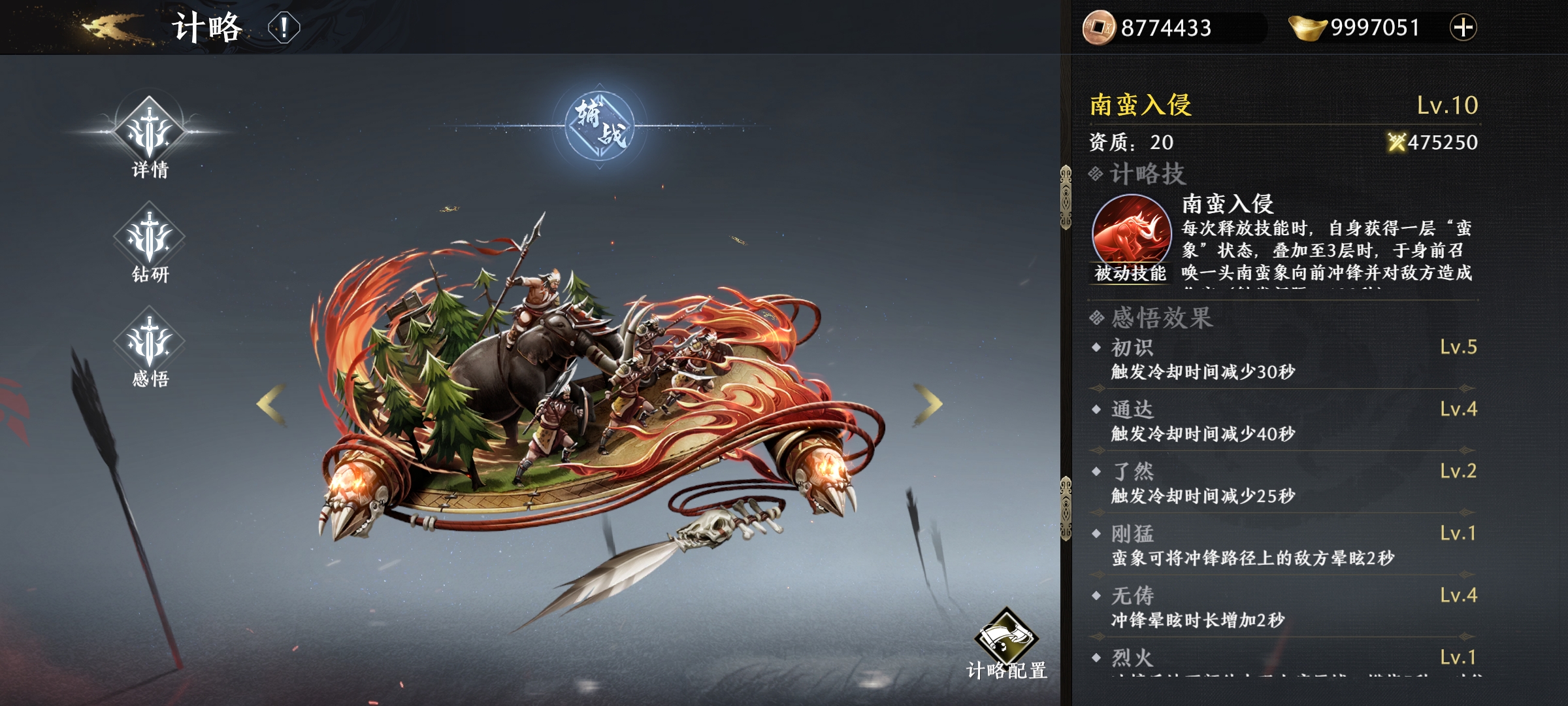
Task: Select the 通达 insight effect row
Action: pyautogui.click(x=1284, y=421)
